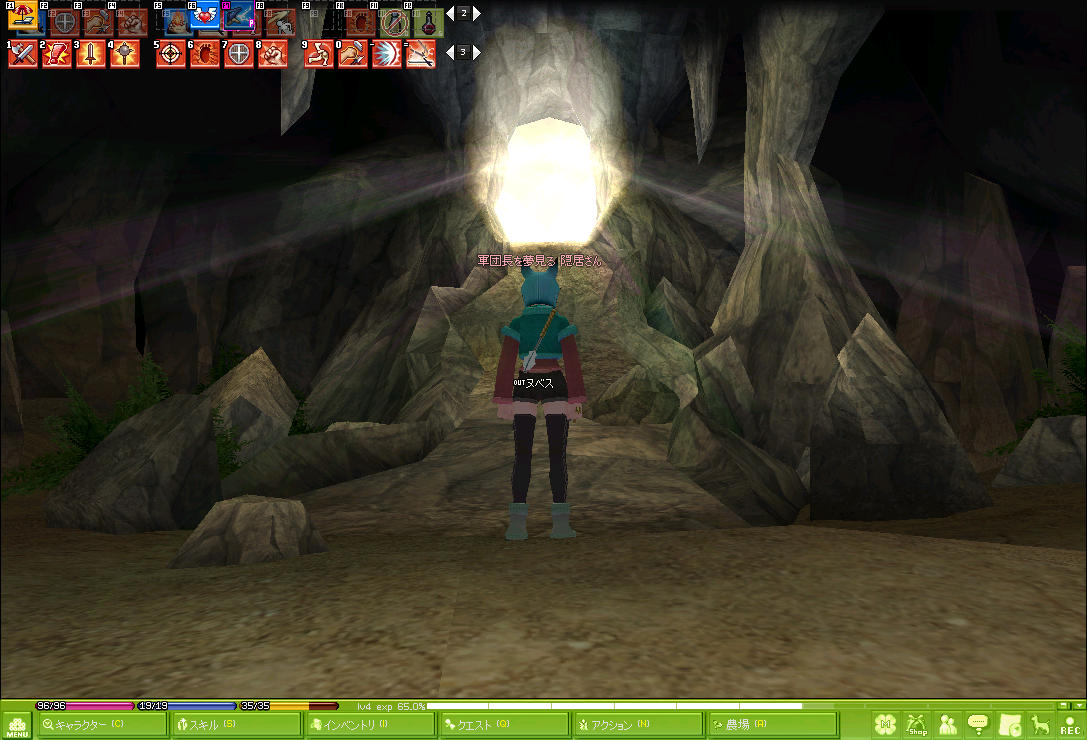Image resolution: width=1087 pixels, height=740 pixels.
Task: Open the 農場 (Farm) window
Action: pos(771,724)
